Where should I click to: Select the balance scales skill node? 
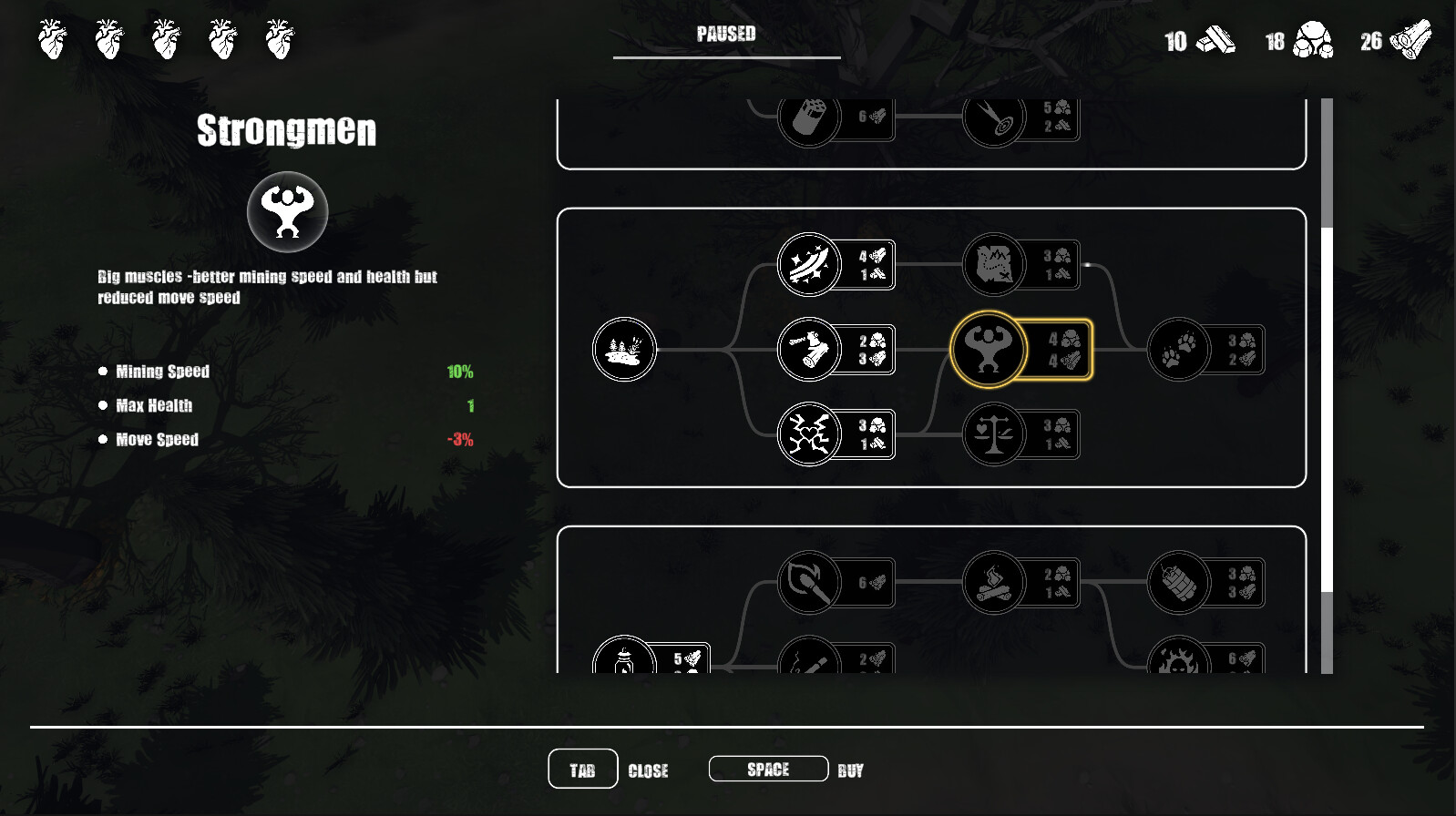993,434
